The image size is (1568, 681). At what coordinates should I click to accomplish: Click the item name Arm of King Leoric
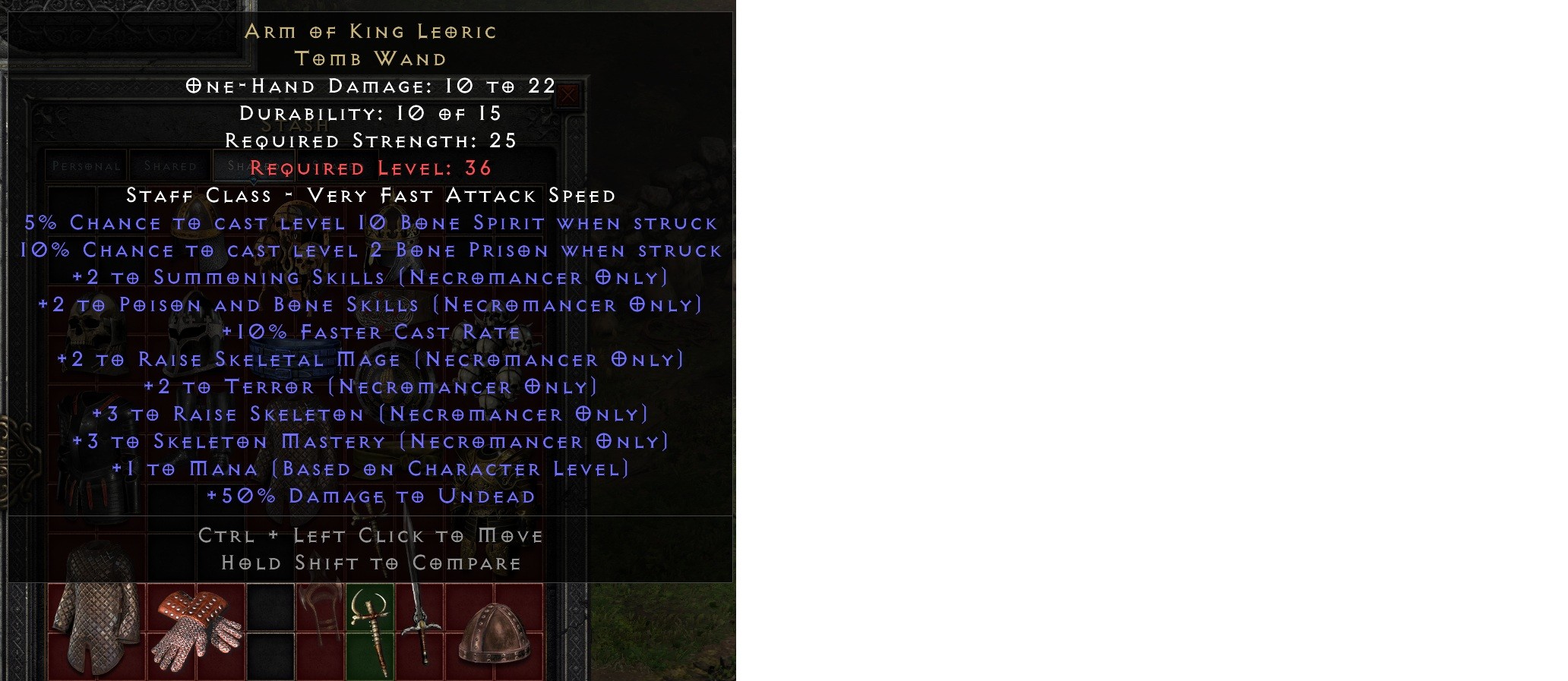[372, 32]
